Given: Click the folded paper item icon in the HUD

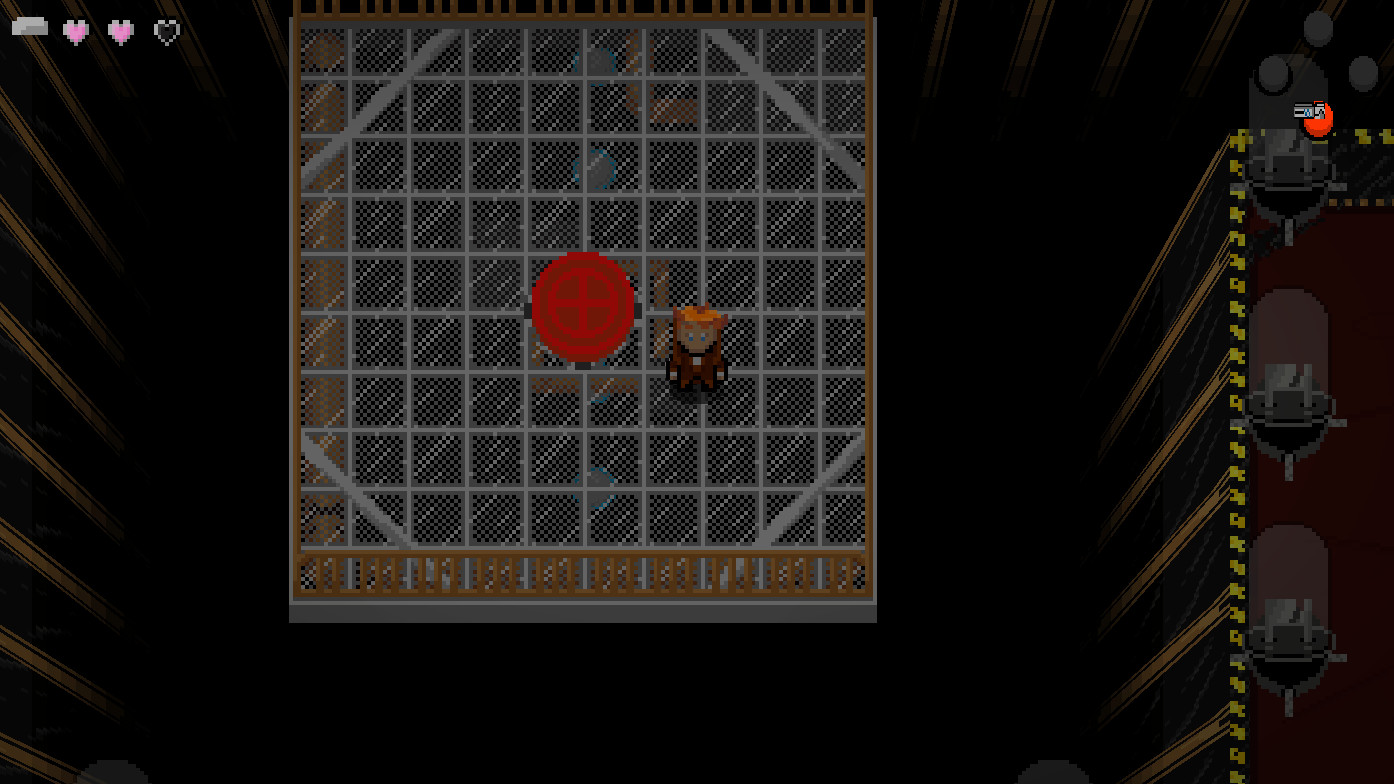Looking at the screenshot, I should pos(28,26).
